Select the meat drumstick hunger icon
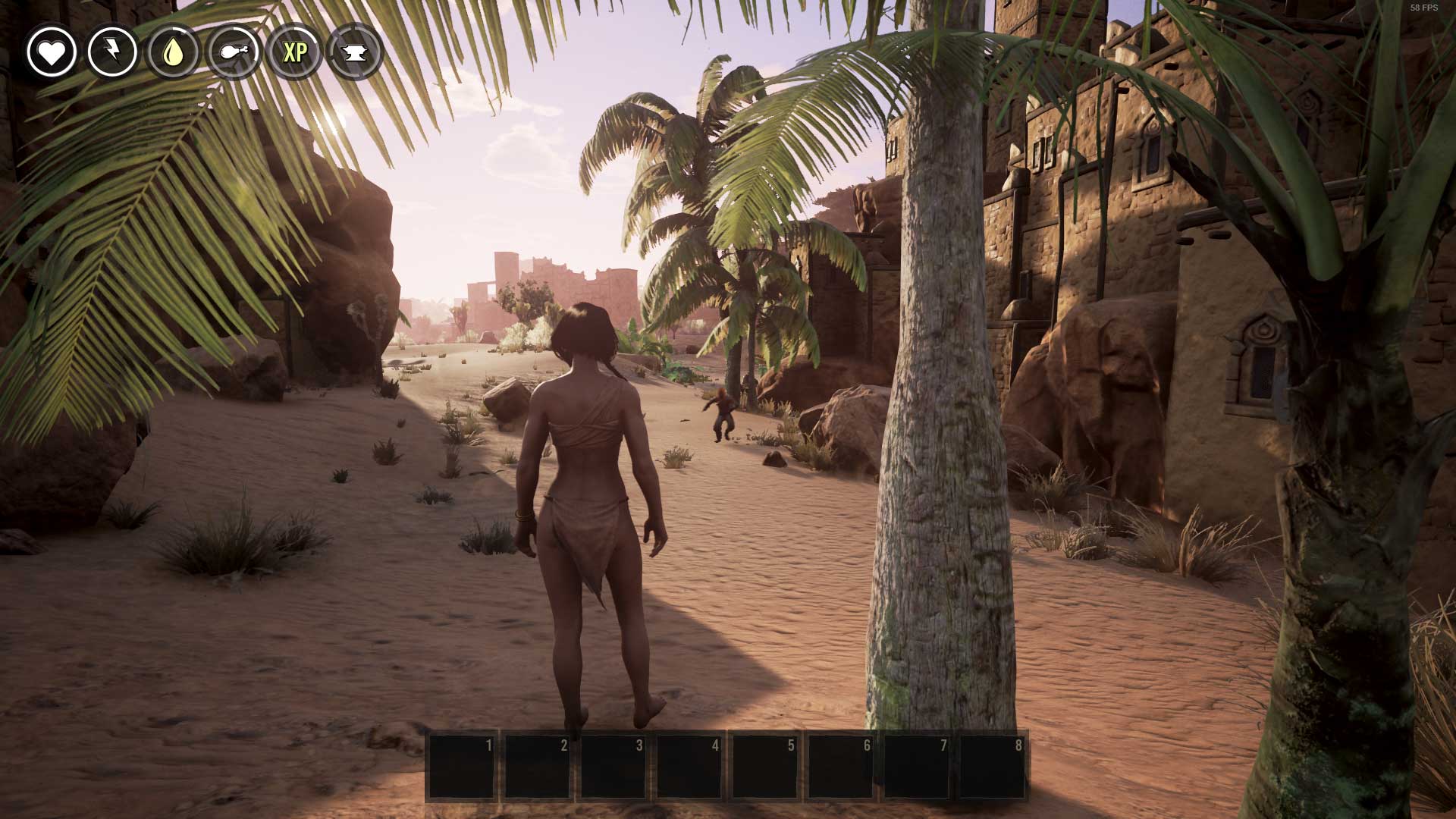The width and height of the screenshot is (1456, 819). pos(234,52)
